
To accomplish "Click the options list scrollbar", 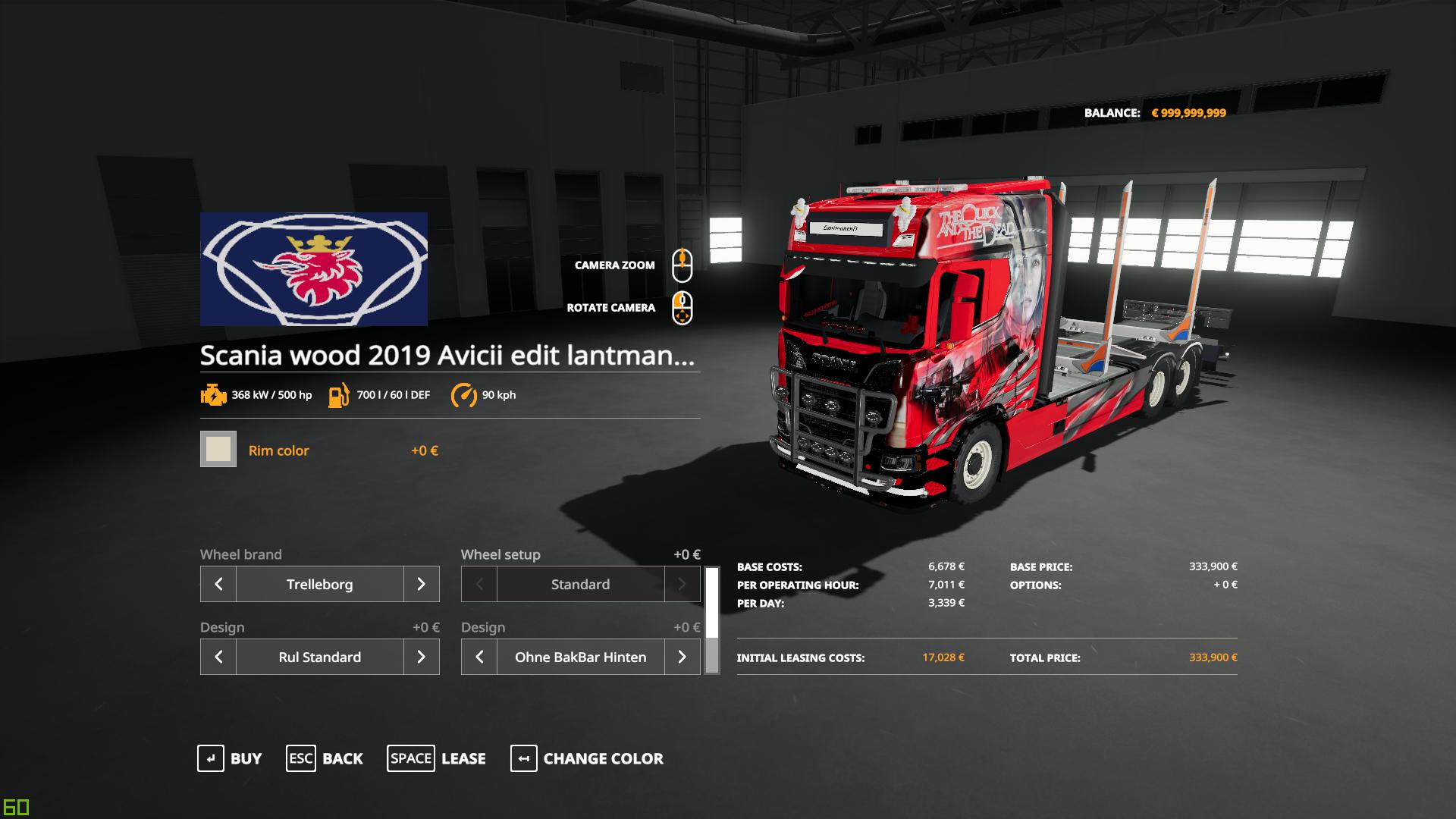I will 711,620.
